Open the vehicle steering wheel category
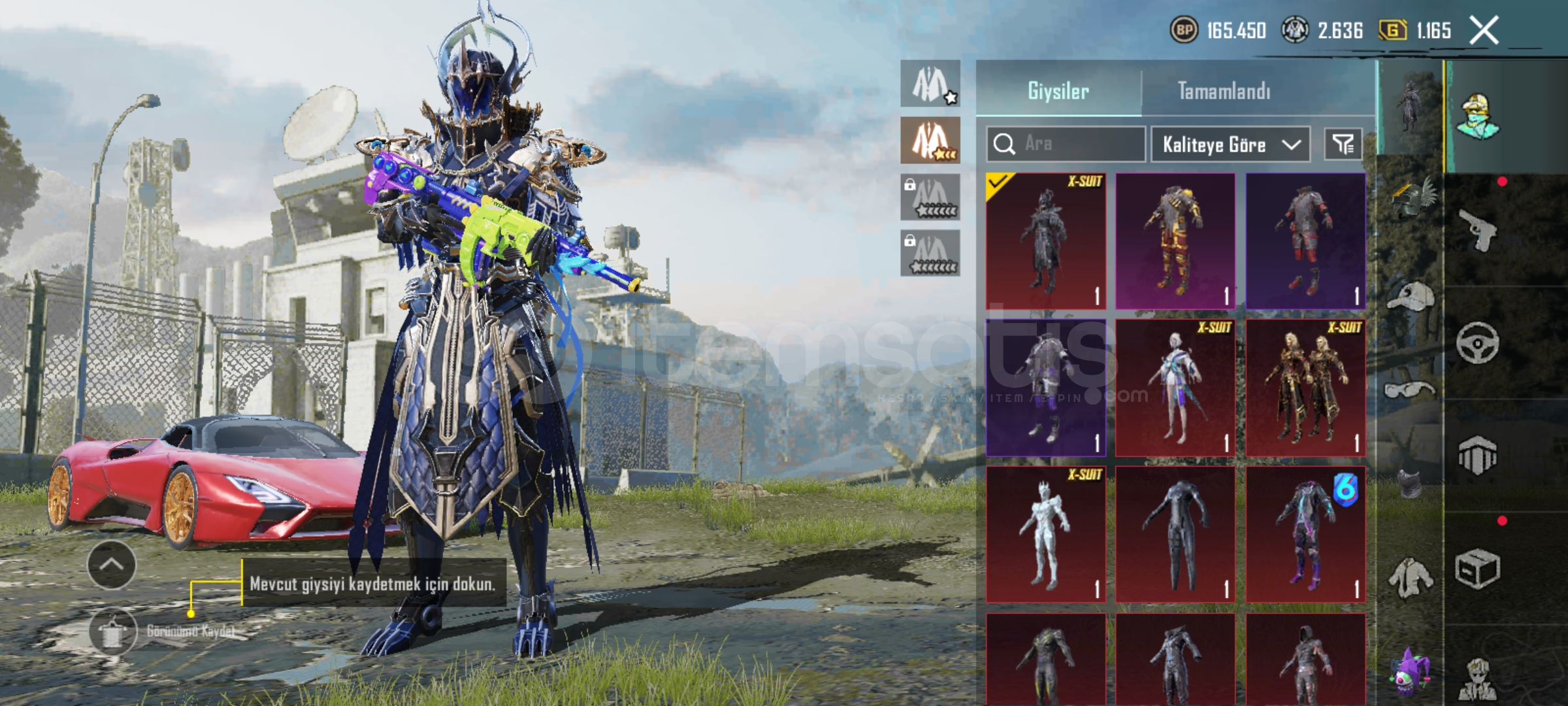Screen dimensions: 1568x706 1478,343
